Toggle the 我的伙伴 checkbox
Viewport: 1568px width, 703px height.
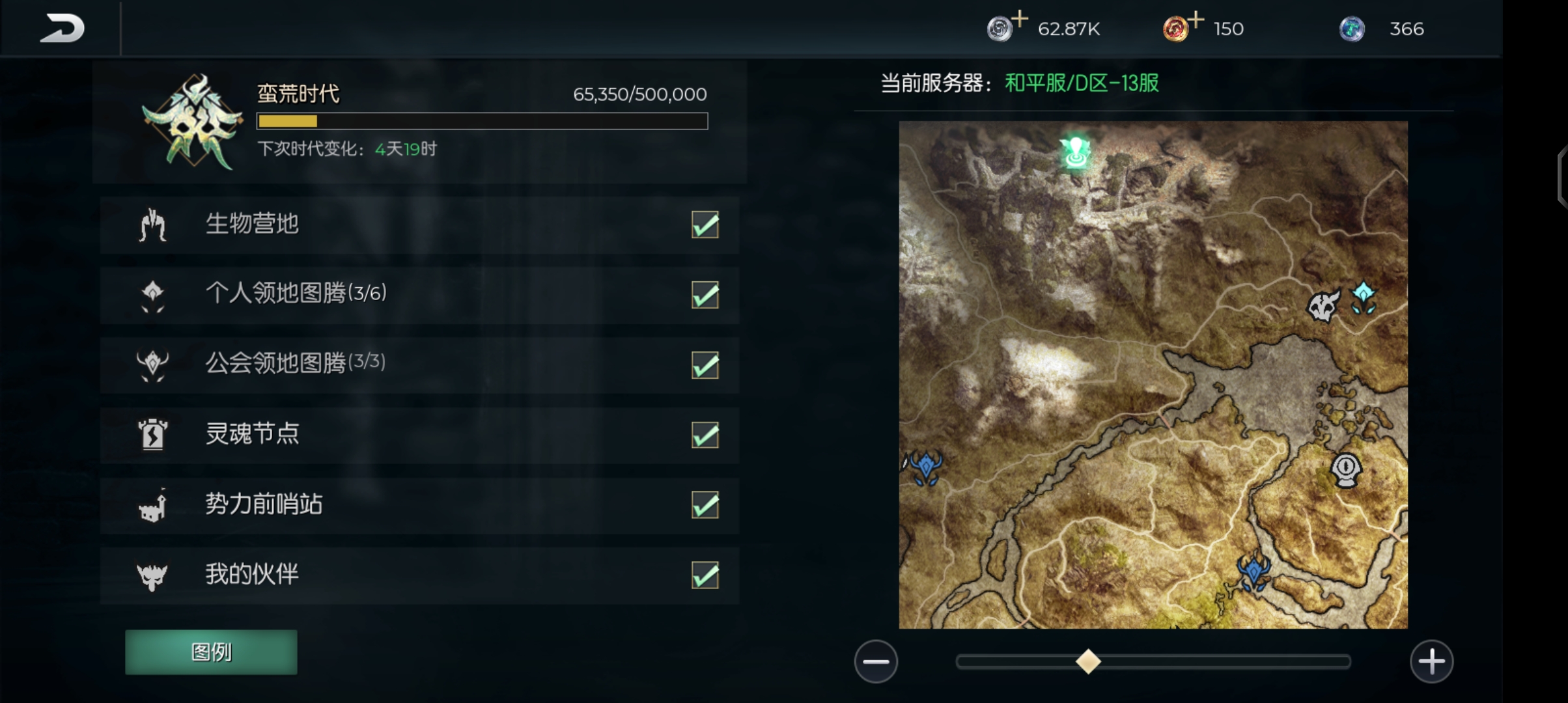705,575
